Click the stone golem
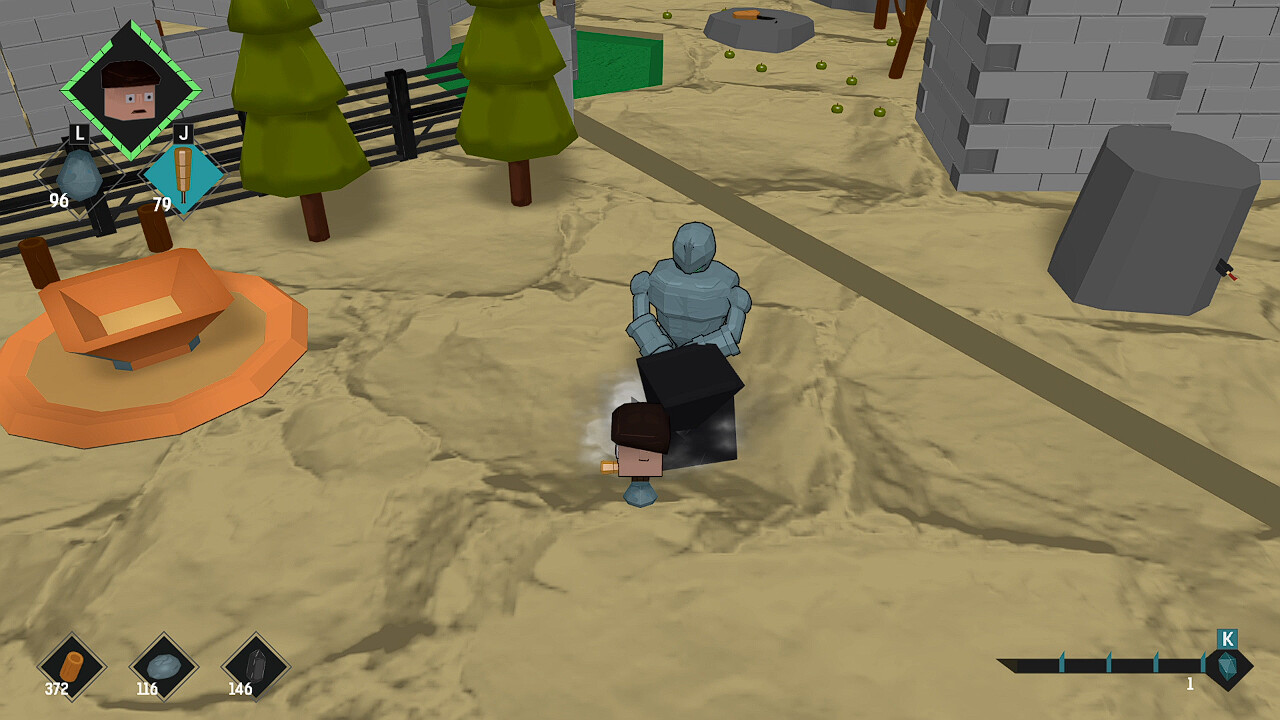The width and height of the screenshot is (1280, 720). (x=690, y=300)
